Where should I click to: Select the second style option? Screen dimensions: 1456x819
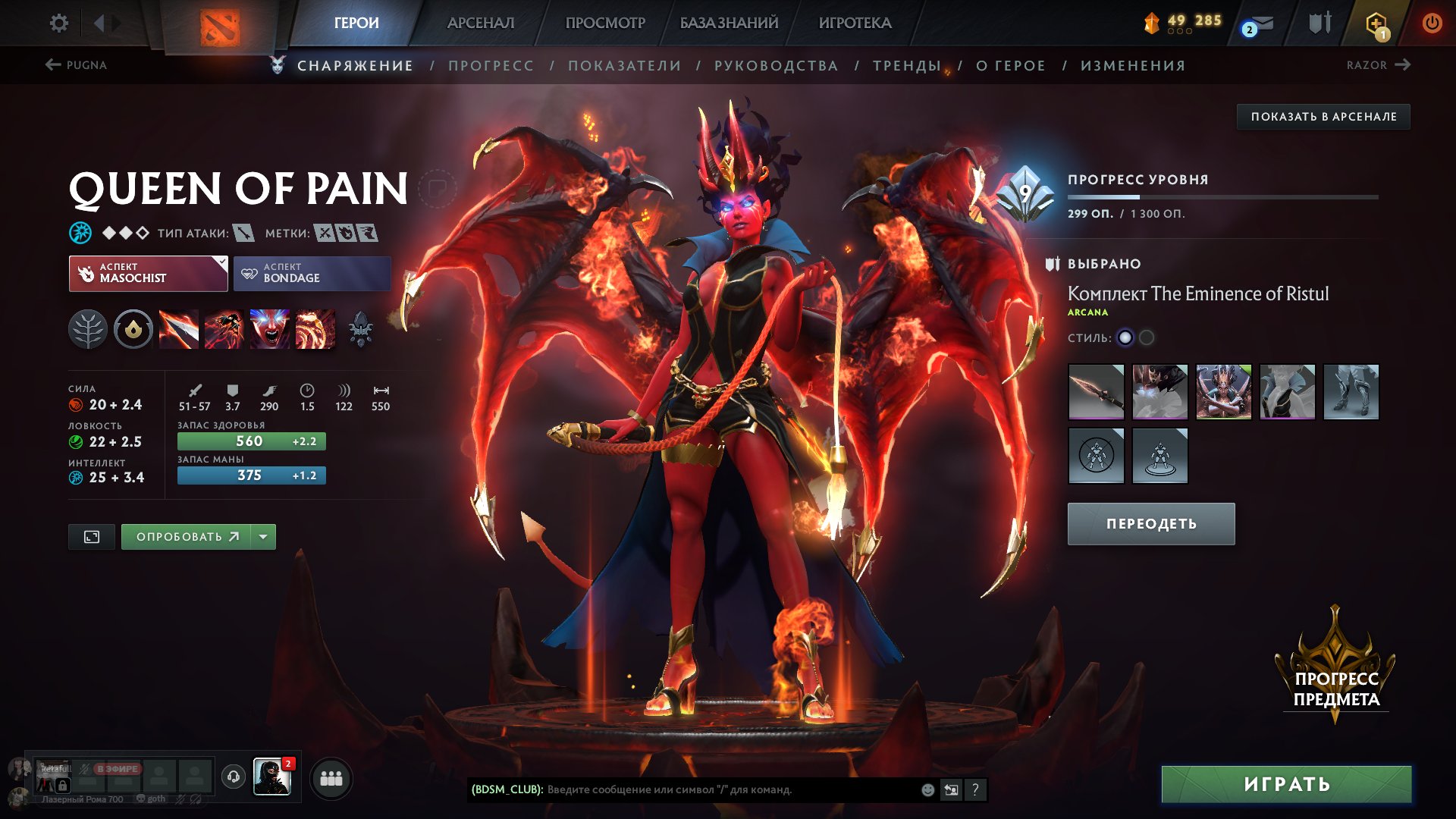click(x=1147, y=337)
